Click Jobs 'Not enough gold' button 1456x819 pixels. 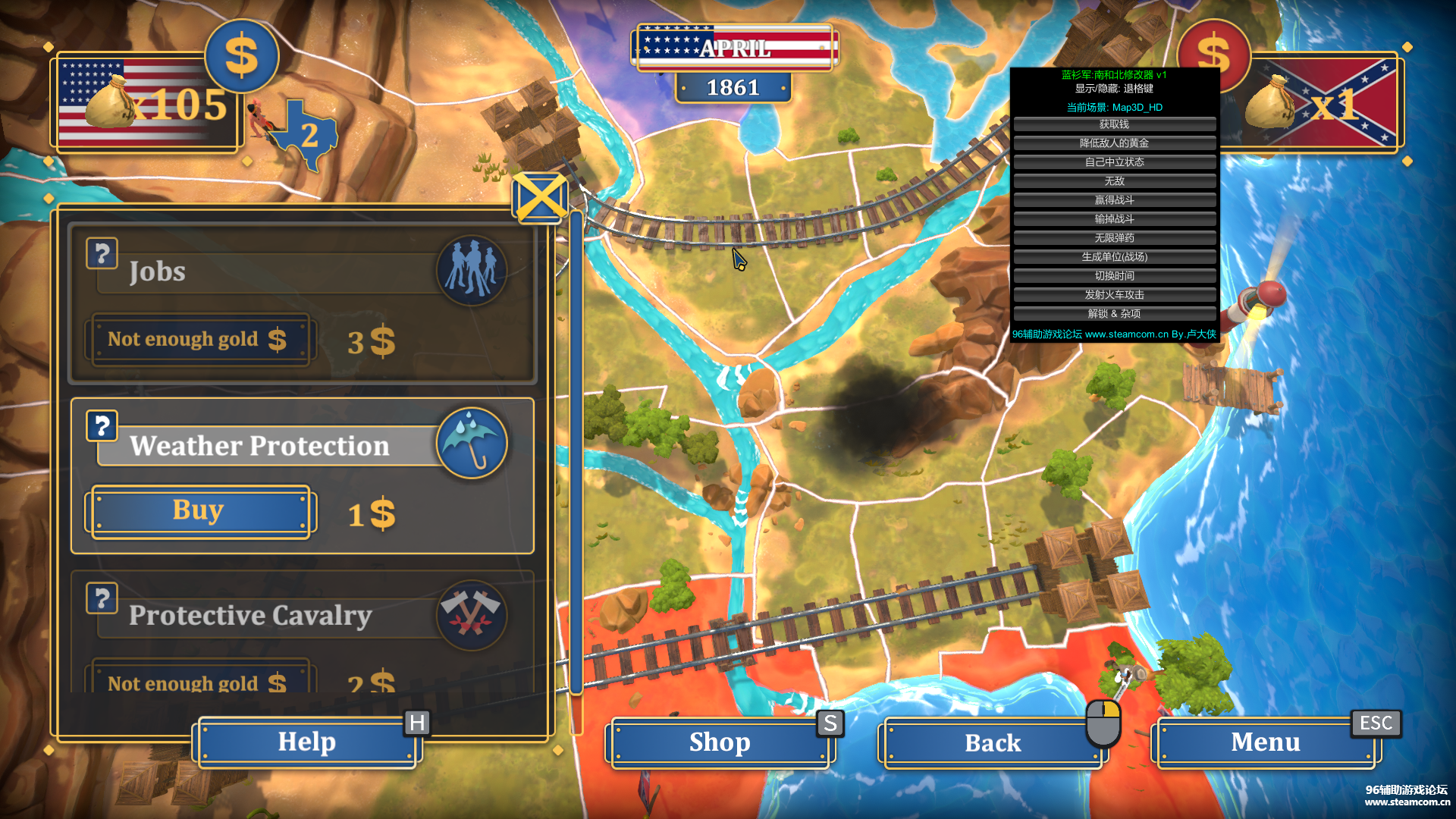[199, 339]
